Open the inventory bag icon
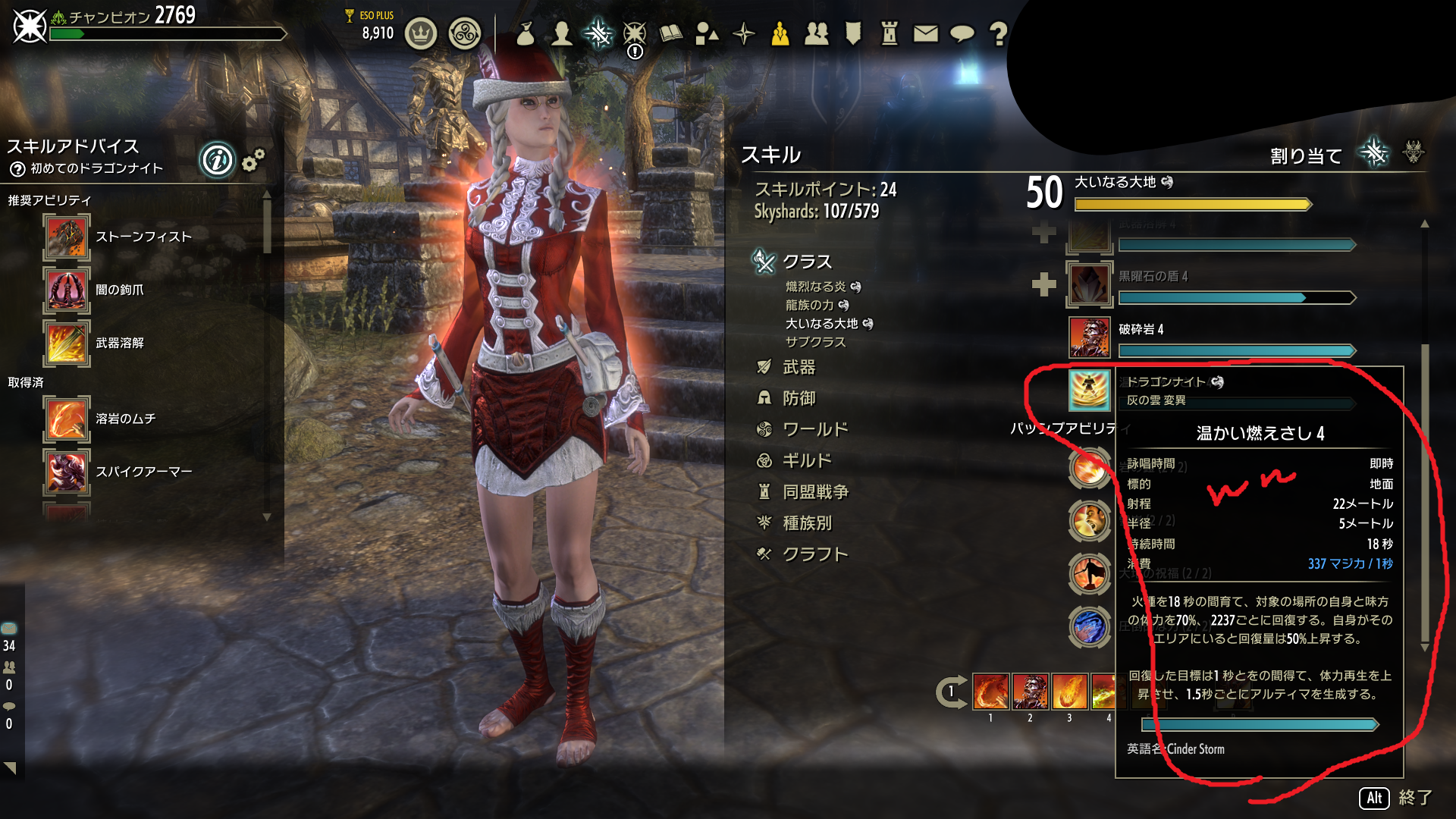Image resolution: width=1456 pixels, height=819 pixels. click(x=525, y=34)
